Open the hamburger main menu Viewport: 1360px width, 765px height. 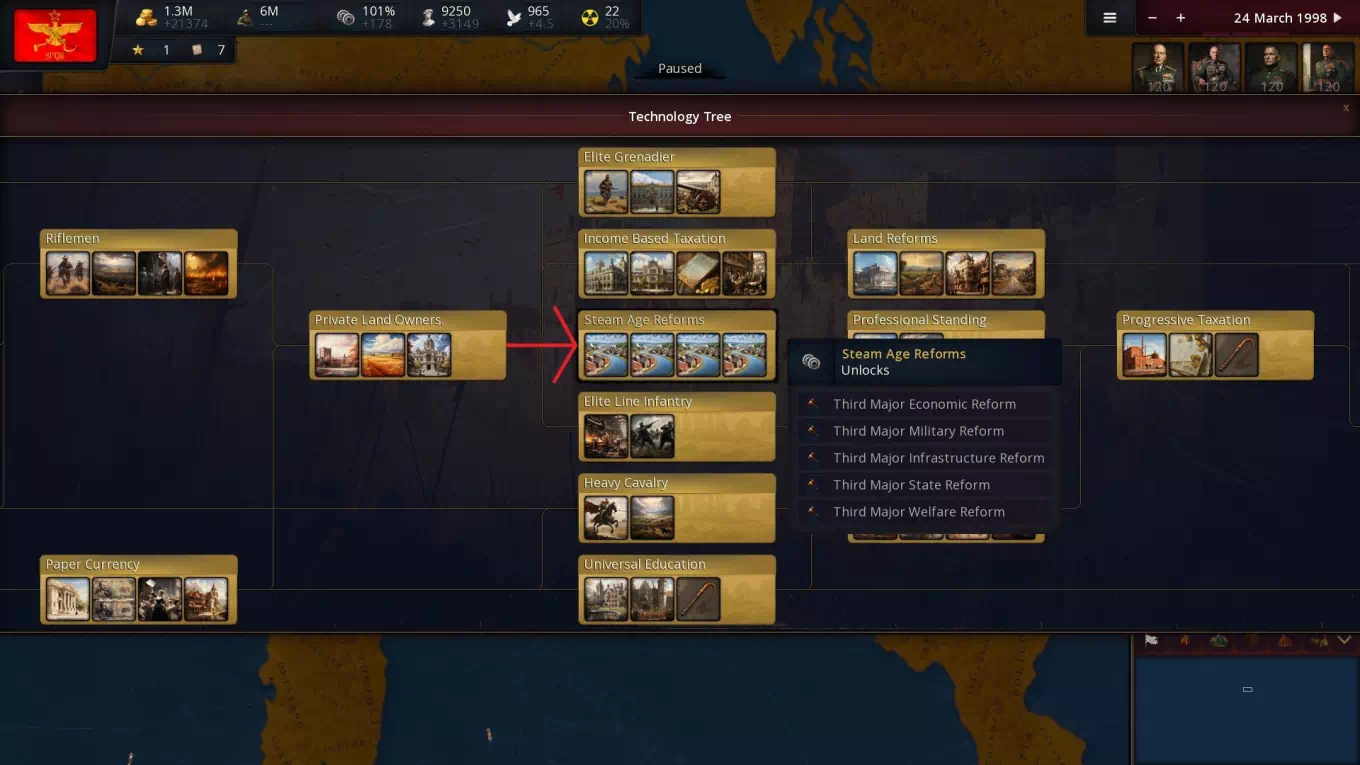(x=1109, y=18)
